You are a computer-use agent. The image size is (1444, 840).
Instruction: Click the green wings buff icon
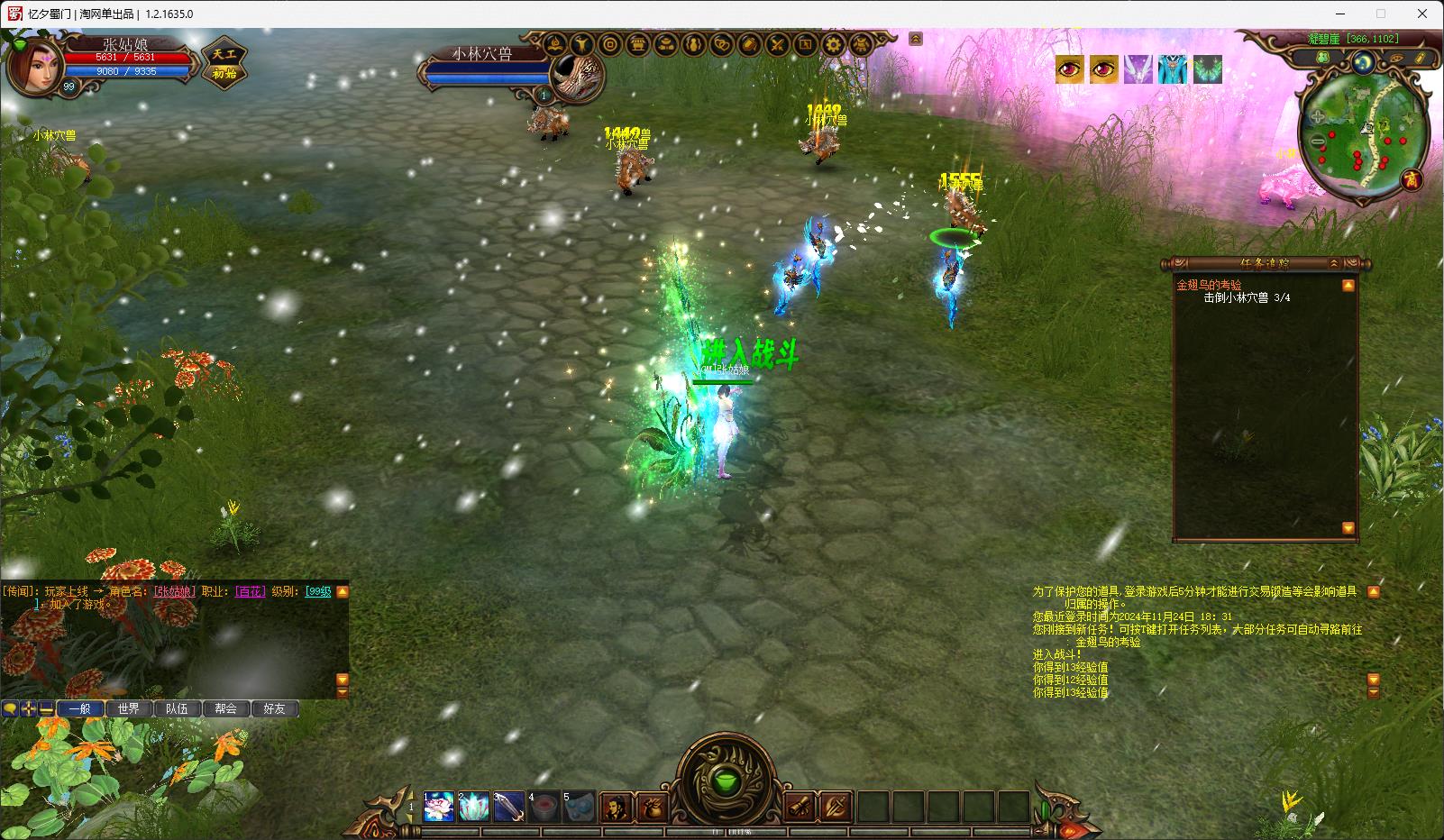tap(1208, 69)
